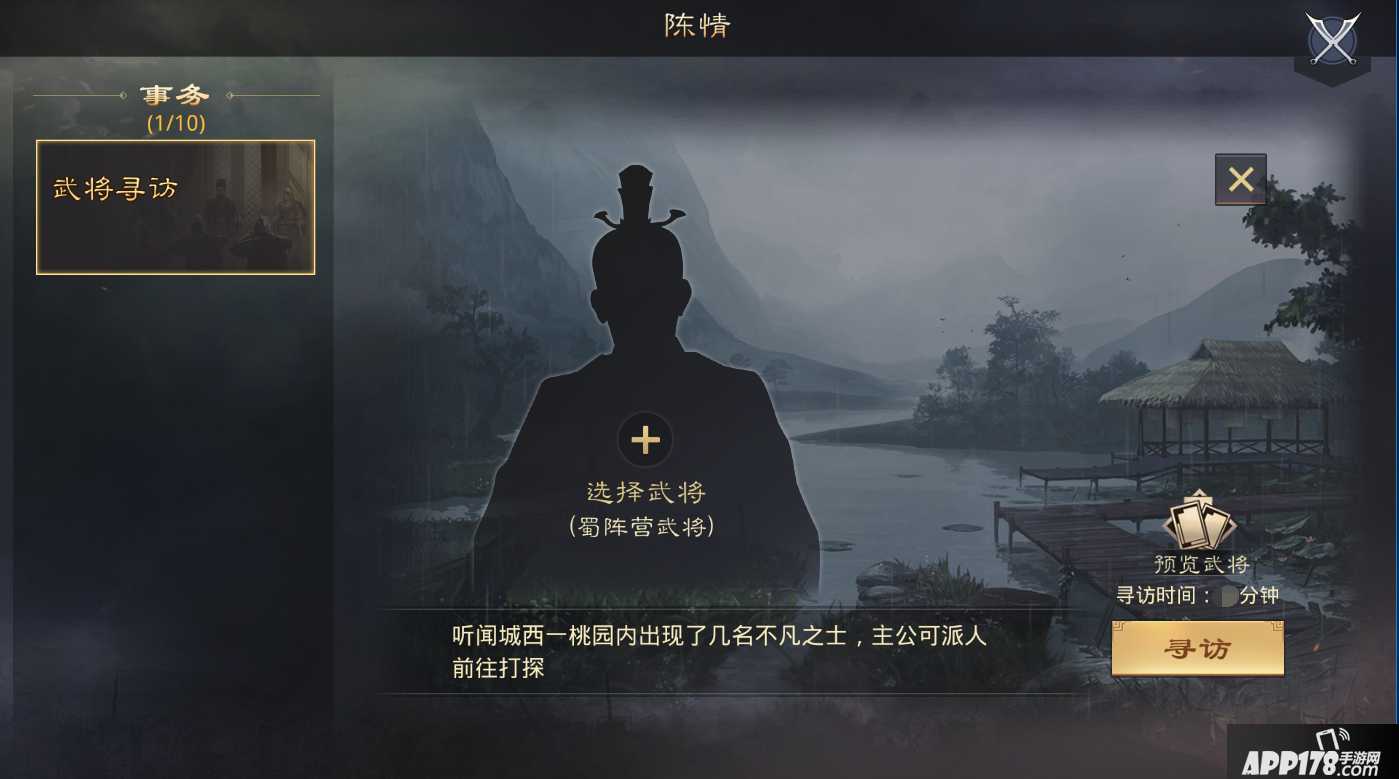Image resolution: width=1399 pixels, height=779 pixels.
Task: Click the 事务 section header ornament
Action: (175, 93)
